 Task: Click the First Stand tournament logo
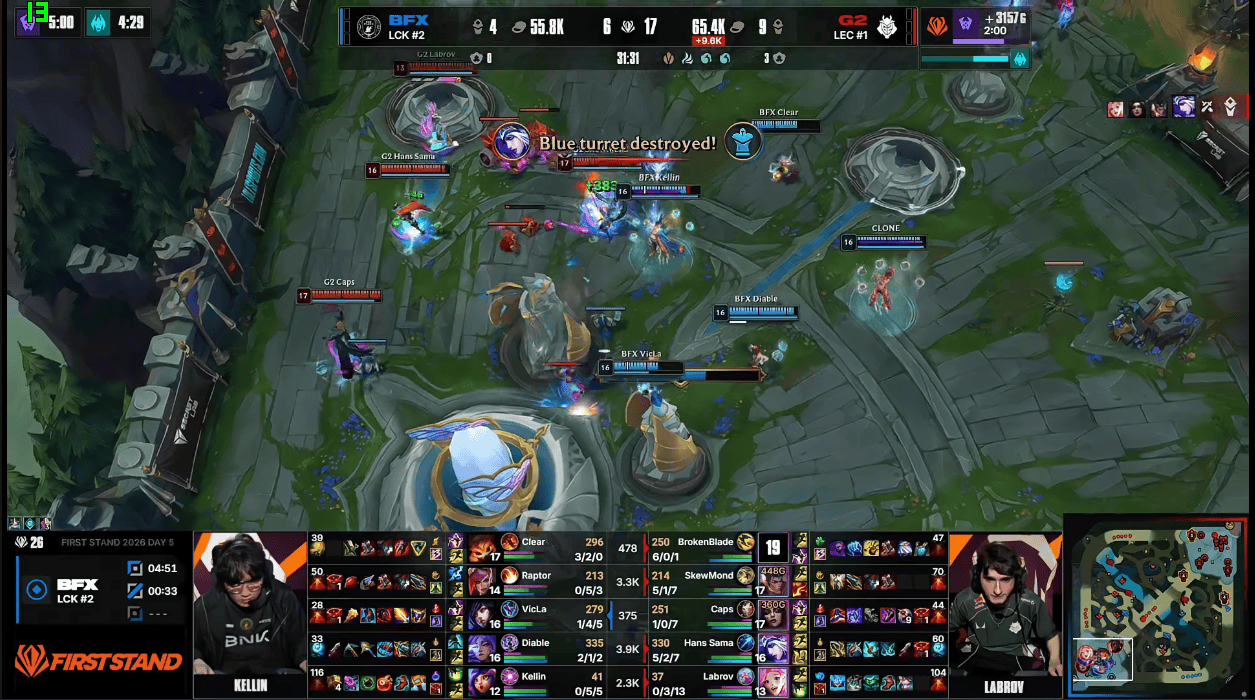(x=98, y=661)
